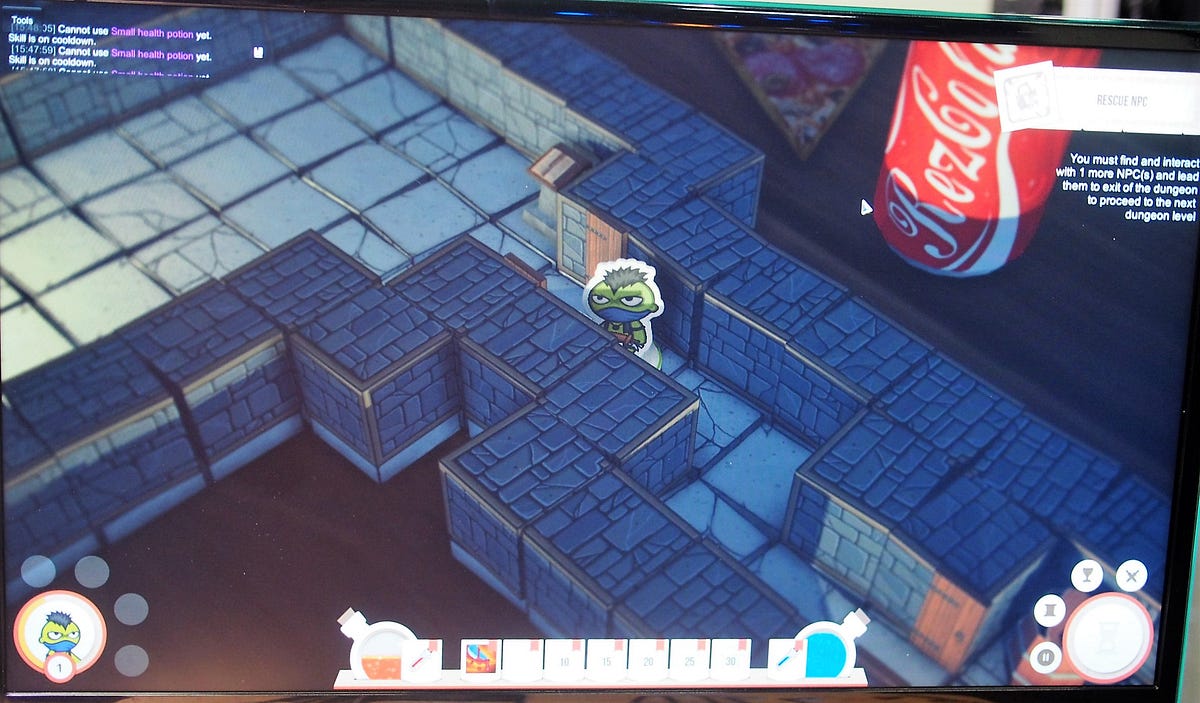Select the hotbar slot labeled 15
Viewport: 1200px width, 703px height.
click(606, 660)
